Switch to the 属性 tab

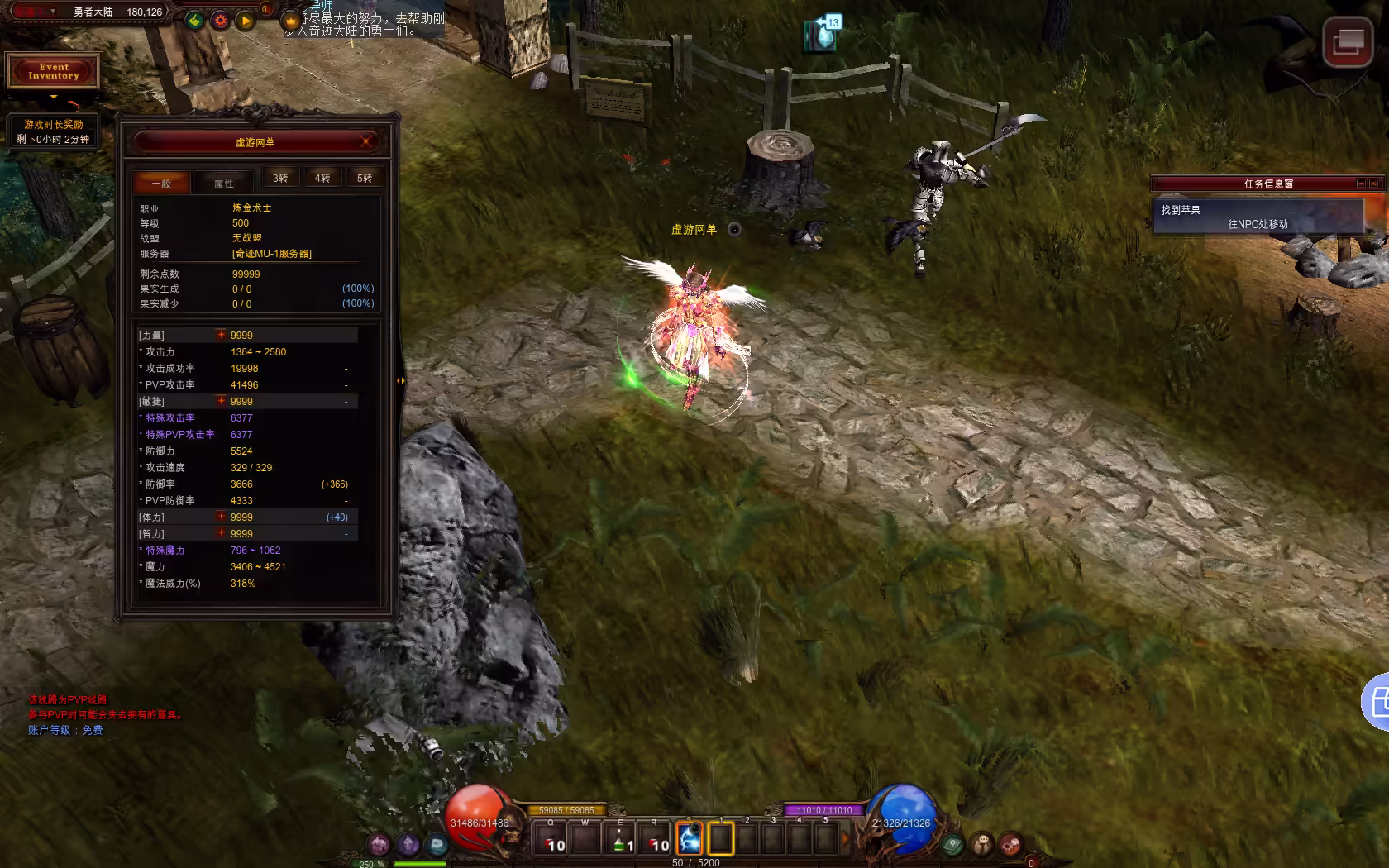click(224, 184)
